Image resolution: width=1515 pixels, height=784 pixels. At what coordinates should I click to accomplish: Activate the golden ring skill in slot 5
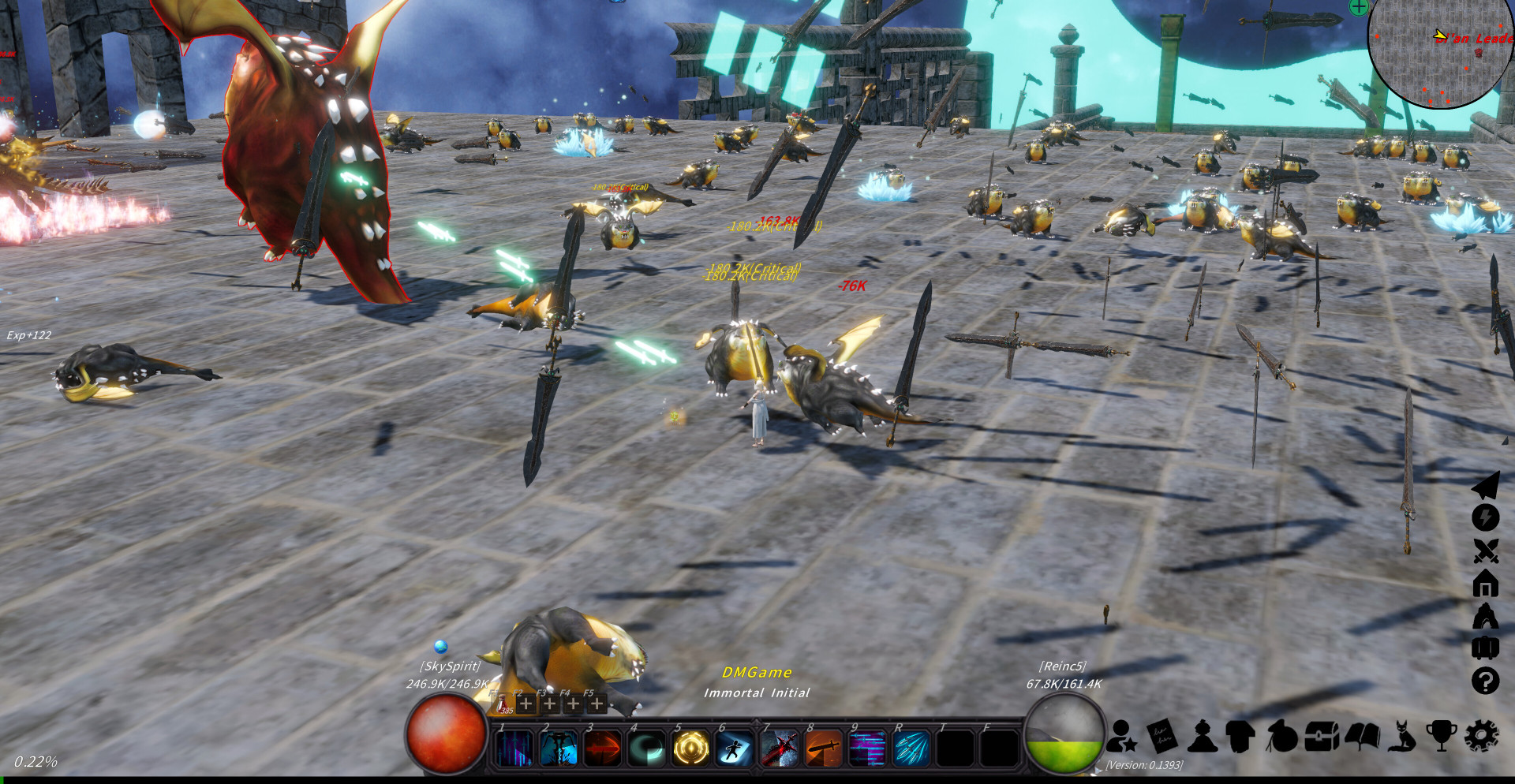[690, 748]
